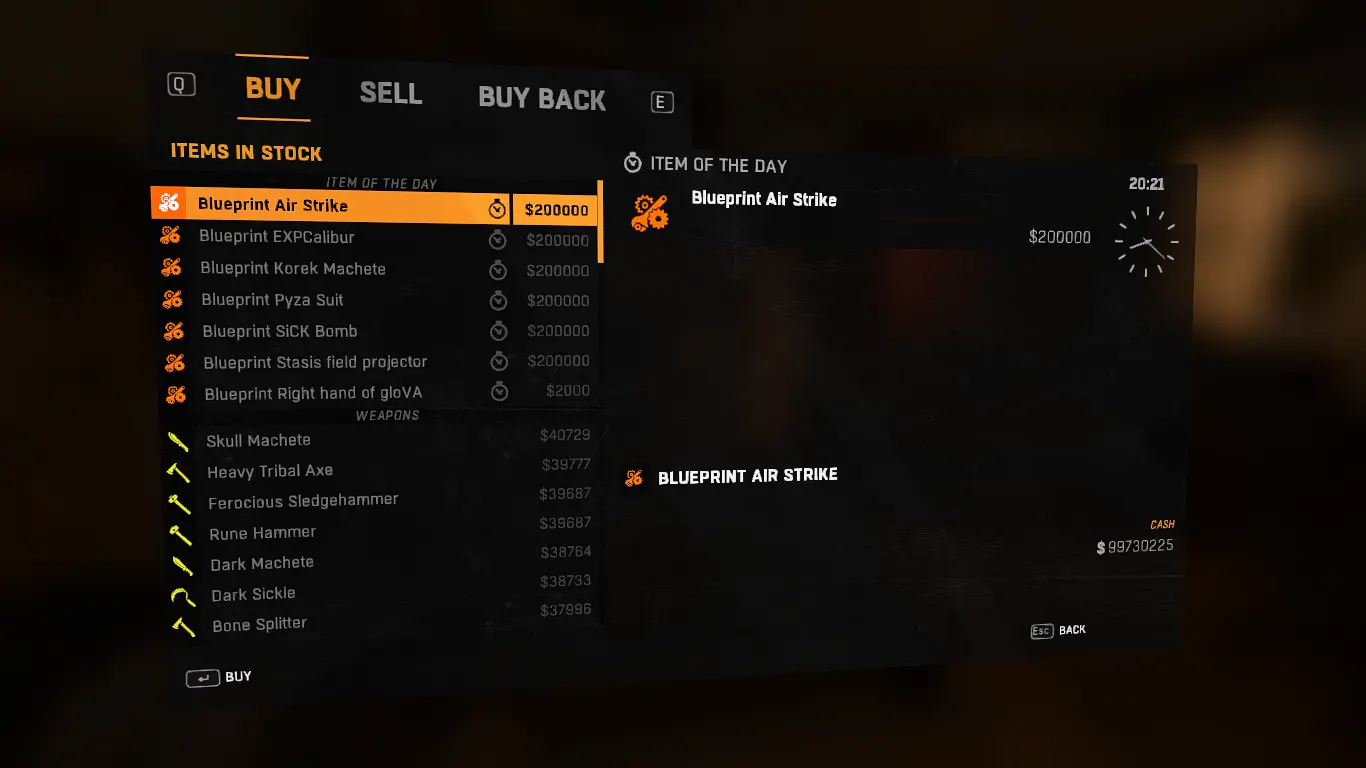Select the Dark Machete item
This screenshot has height=768, width=1366.
pyautogui.click(x=262, y=564)
